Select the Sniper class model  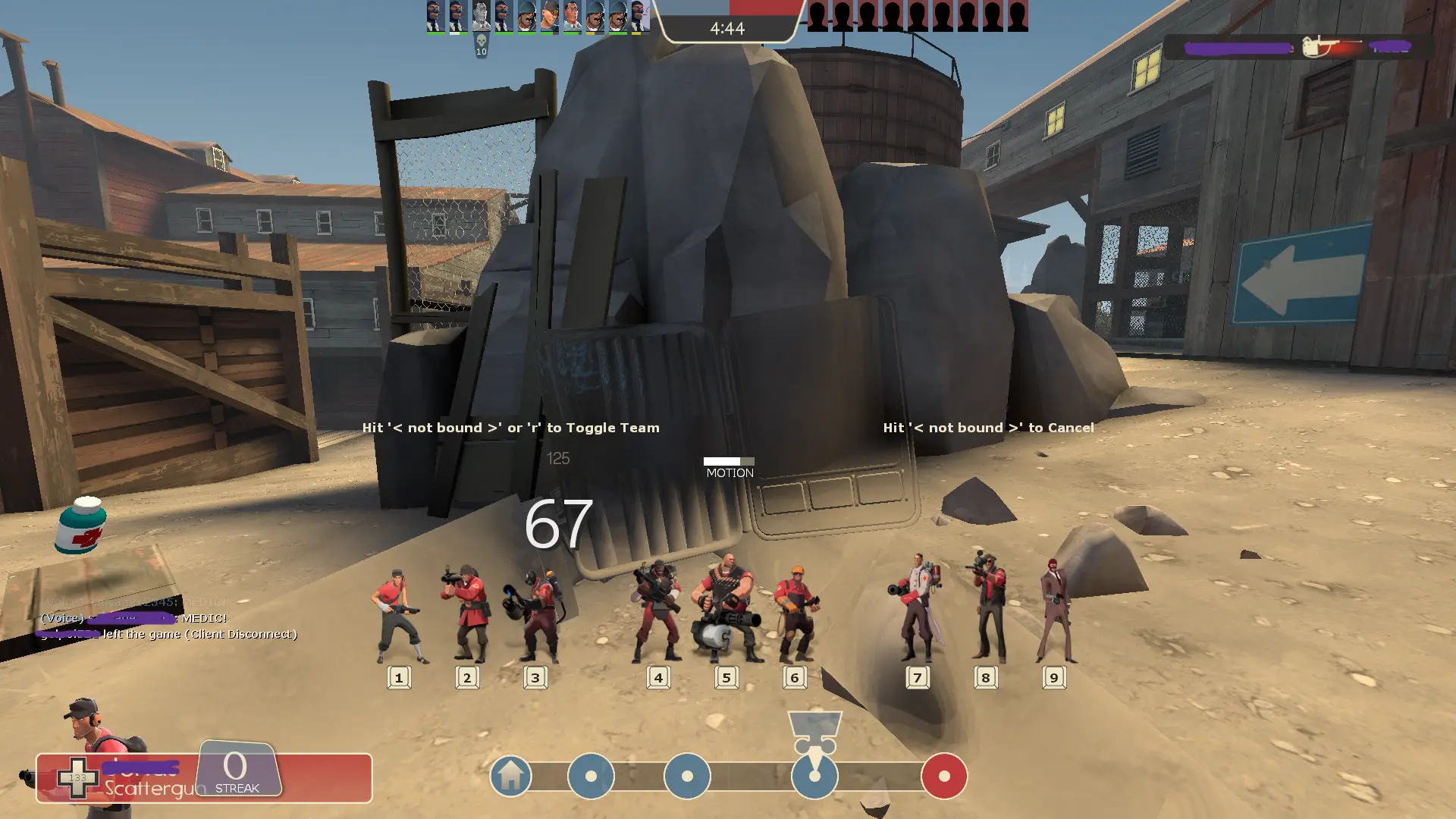click(986, 607)
